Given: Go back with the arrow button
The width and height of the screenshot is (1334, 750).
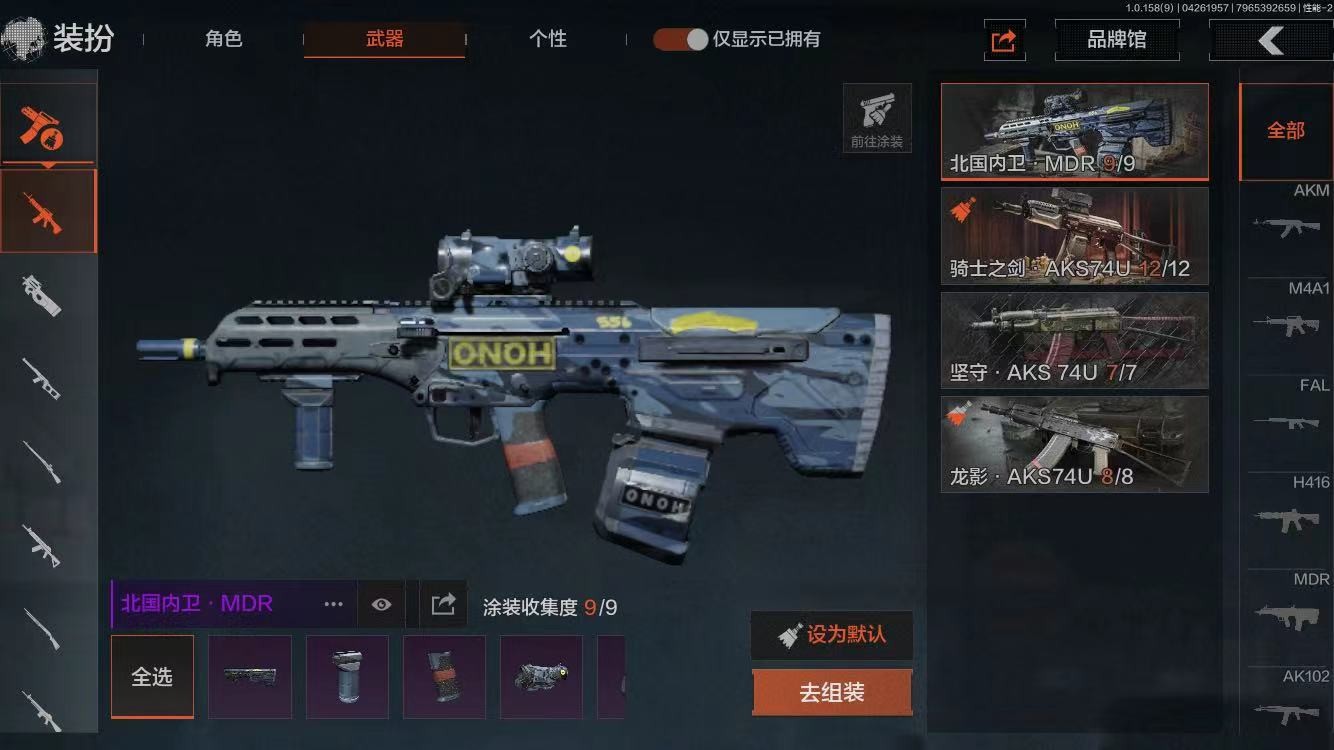Looking at the screenshot, I should (1270, 41).
